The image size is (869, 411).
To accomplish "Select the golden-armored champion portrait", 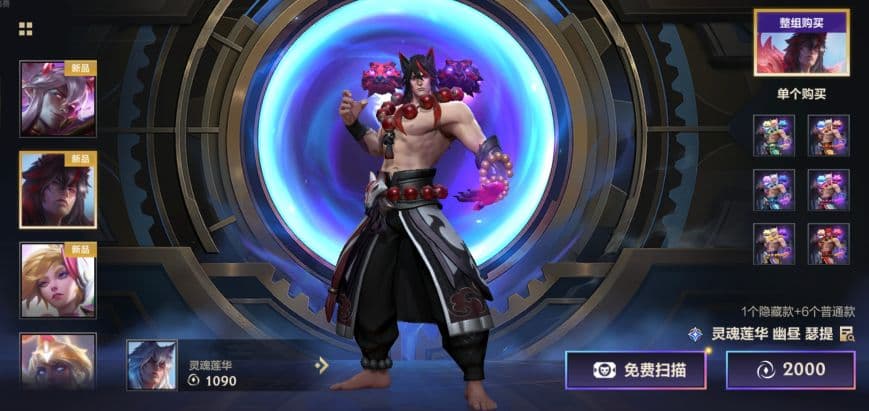I will coord(58,360).
